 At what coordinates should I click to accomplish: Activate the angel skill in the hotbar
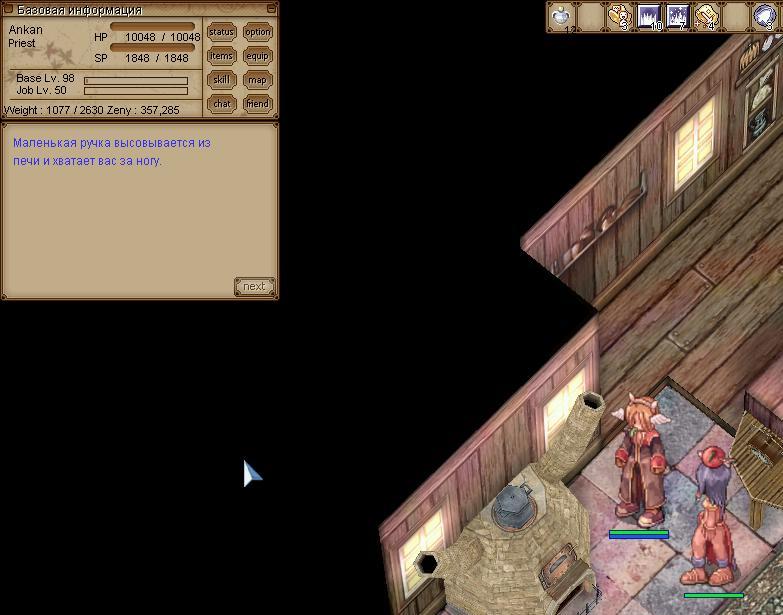pyautogui.click(x=620, y=17)
